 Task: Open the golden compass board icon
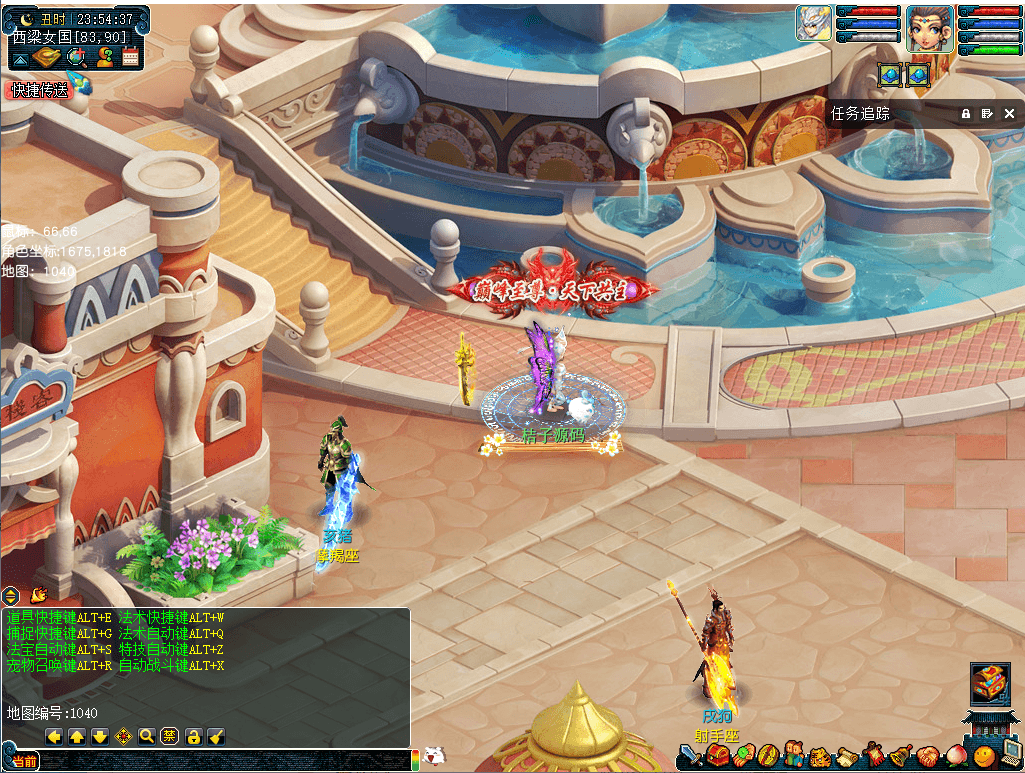click(x=47, y=59)
